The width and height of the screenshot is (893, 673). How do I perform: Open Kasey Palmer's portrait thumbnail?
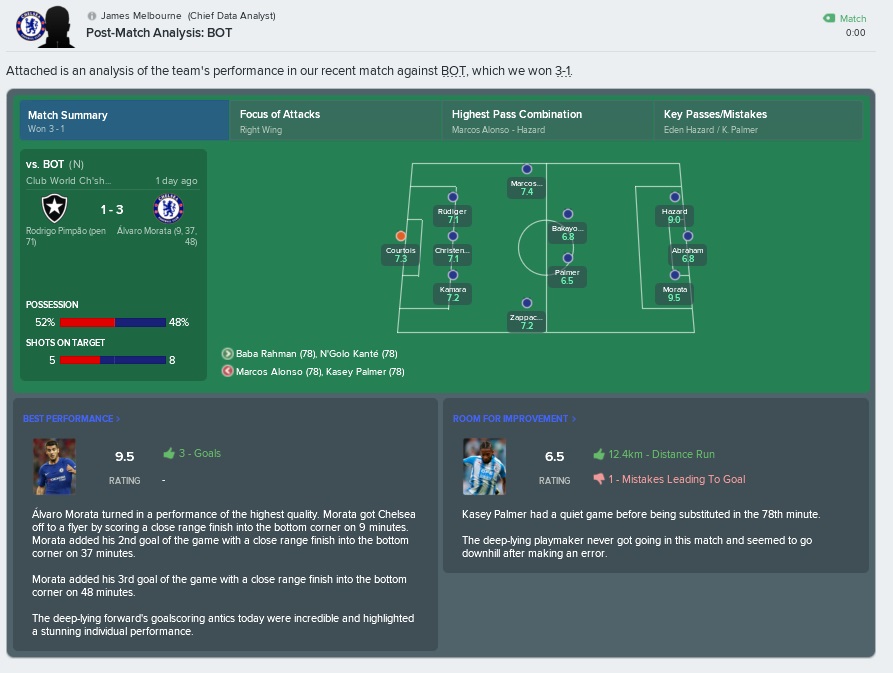(484, 466)
